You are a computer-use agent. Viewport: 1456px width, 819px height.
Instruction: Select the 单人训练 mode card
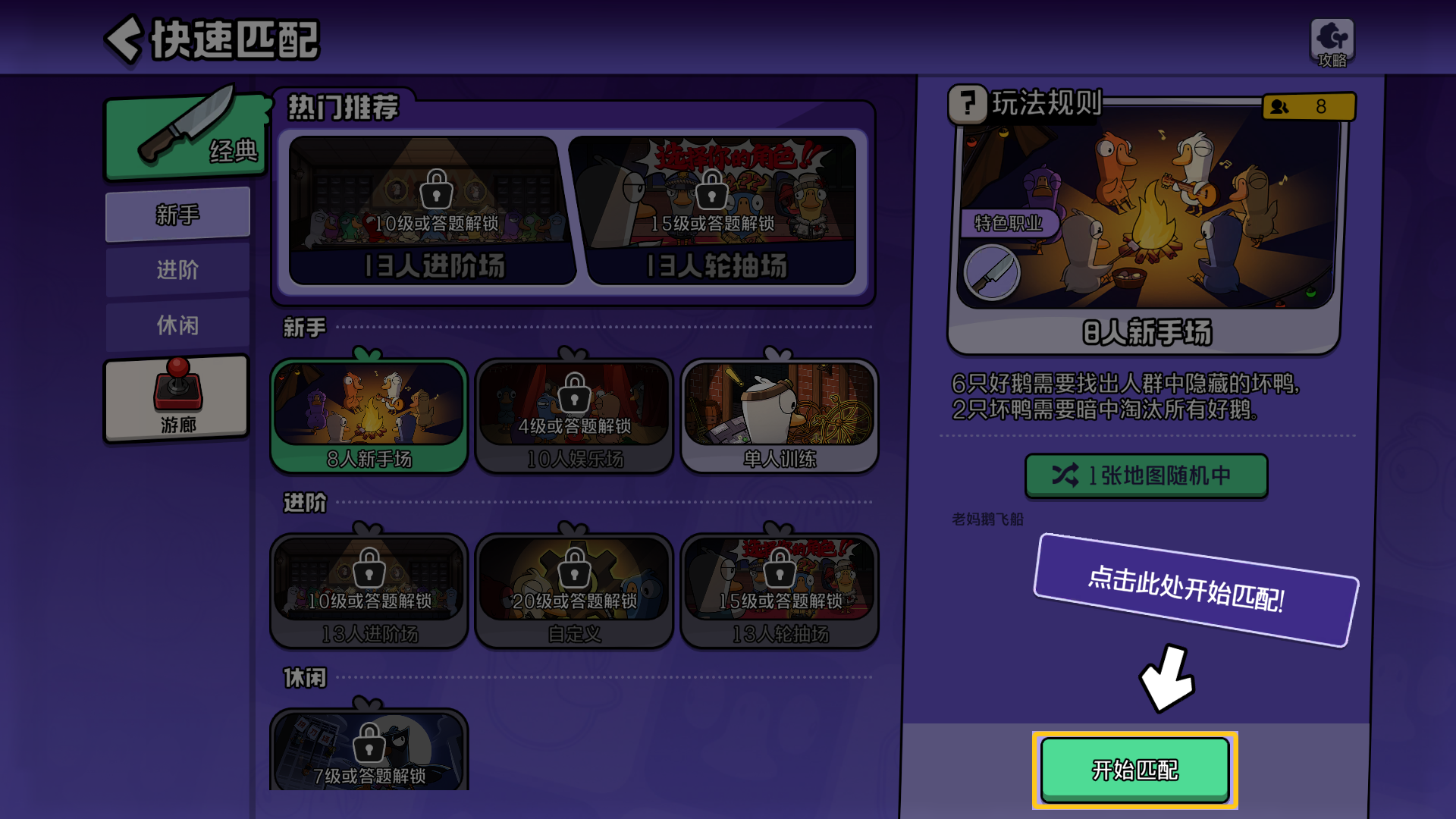[780, 413]
